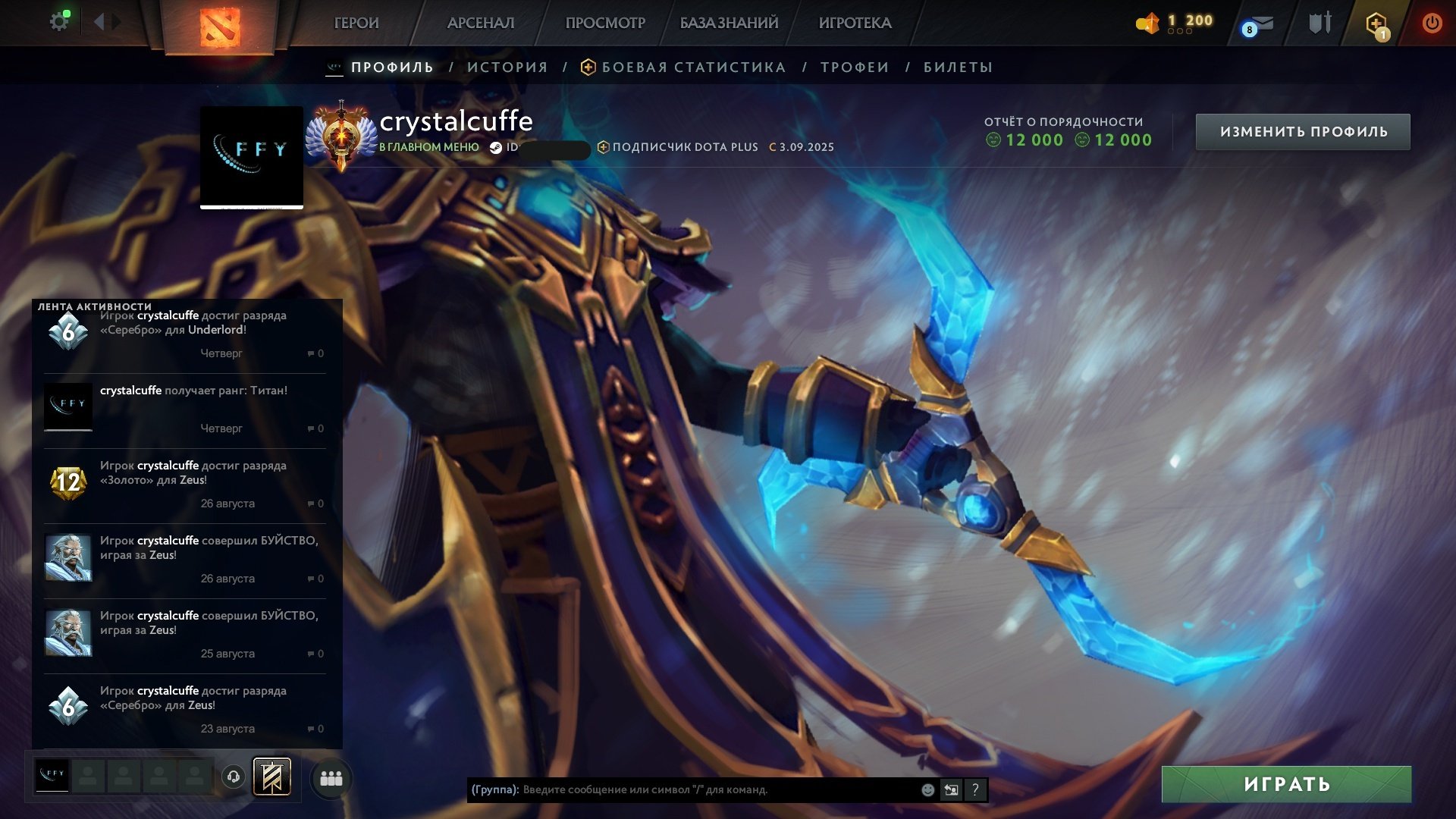Select the ИГРОТЕКА menu entry
Viewport: 1456px width, 819px height.
[x=855, y=24]
